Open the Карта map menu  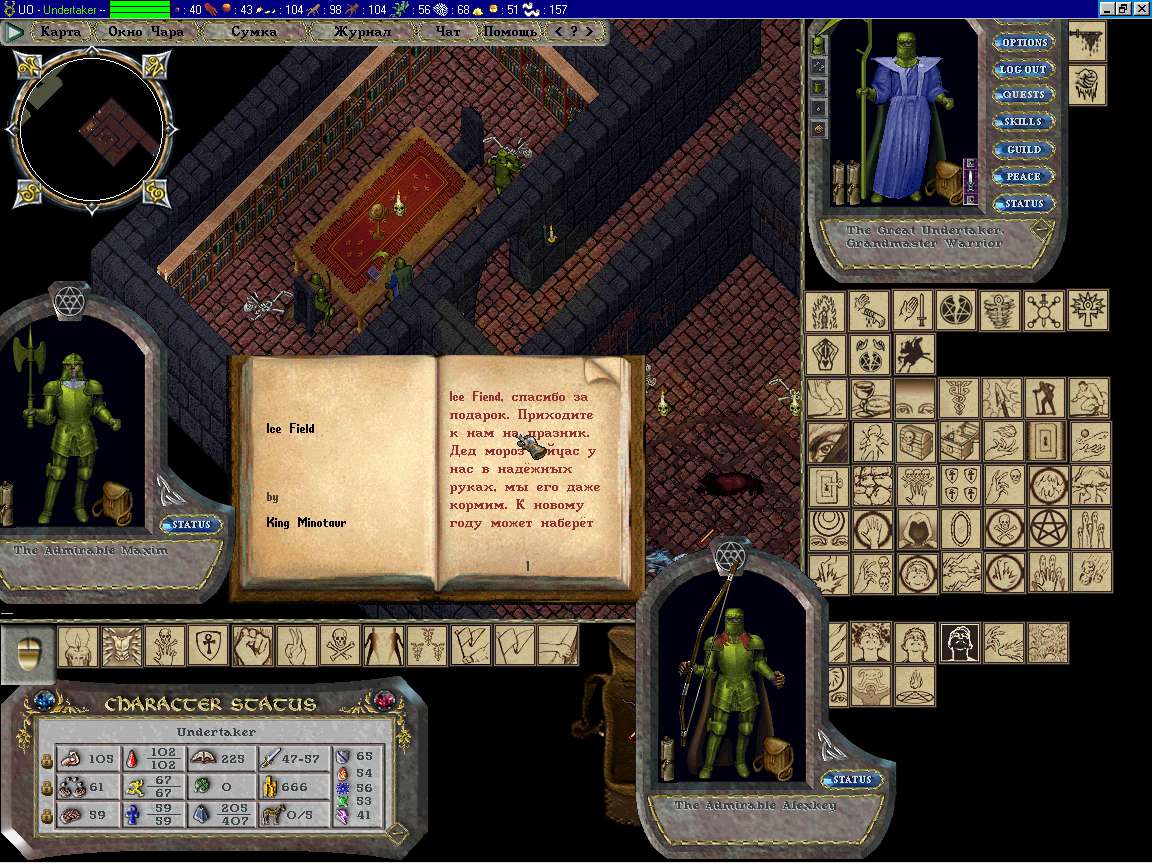point(61,31)
